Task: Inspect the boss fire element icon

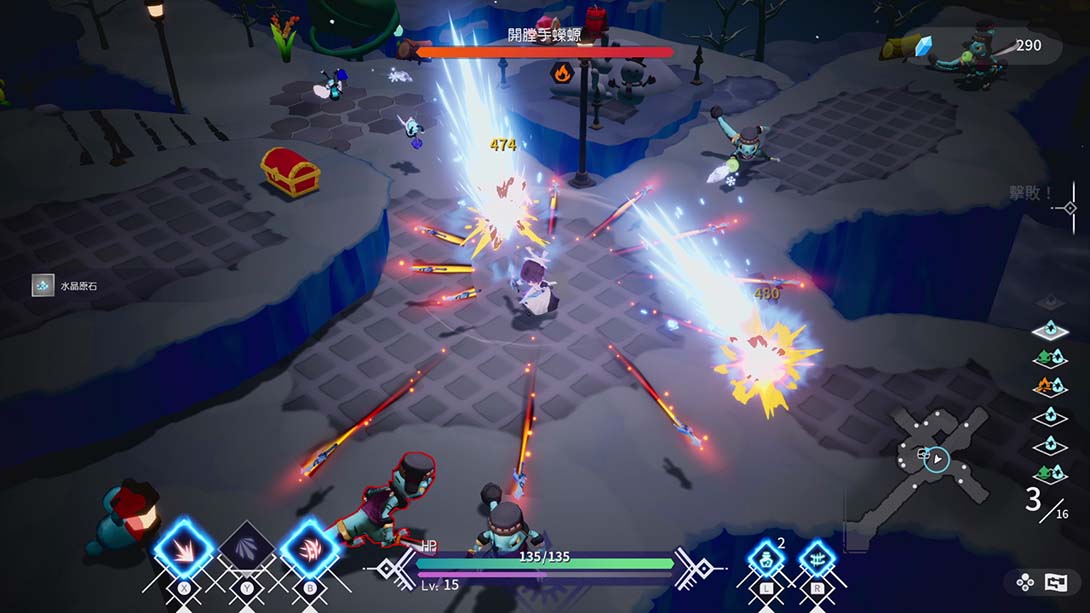Action: tap(562, 72)
